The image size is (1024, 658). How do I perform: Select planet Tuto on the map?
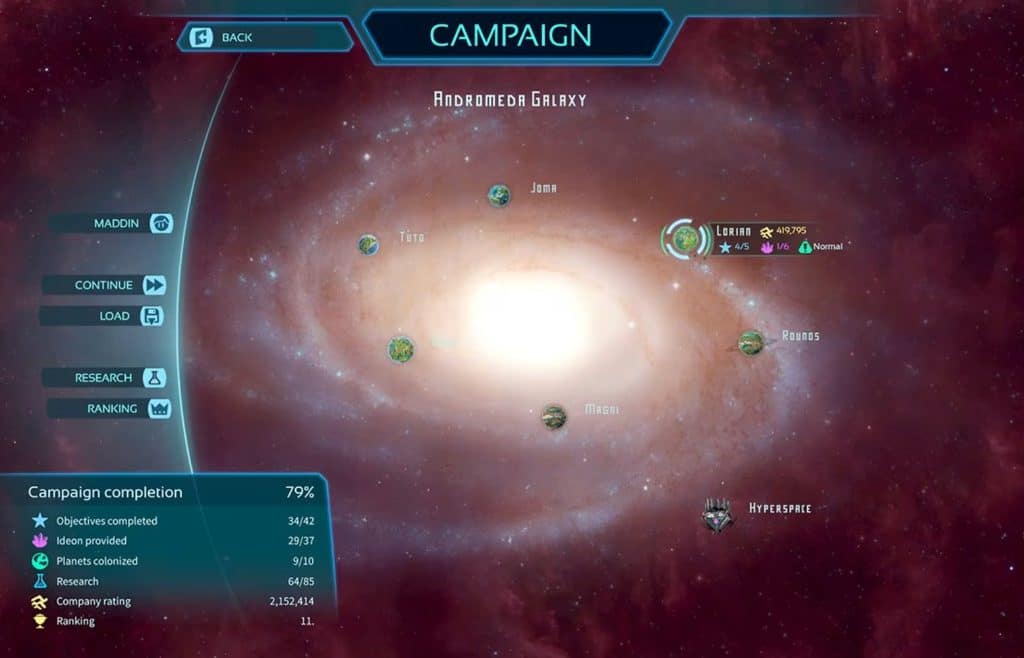[369, 244]
